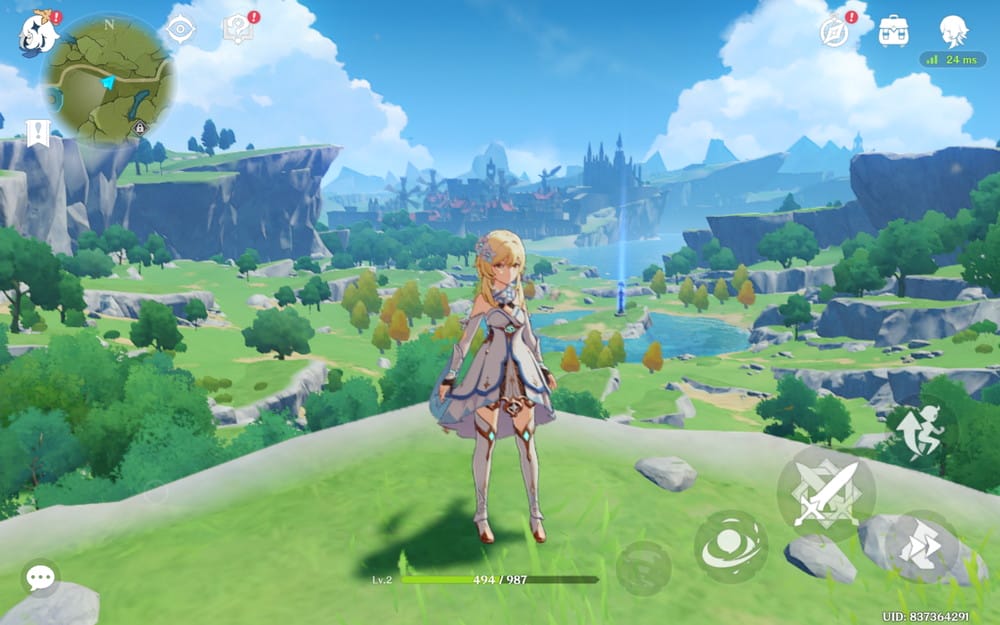Click the quest bookmark icon

38,132
